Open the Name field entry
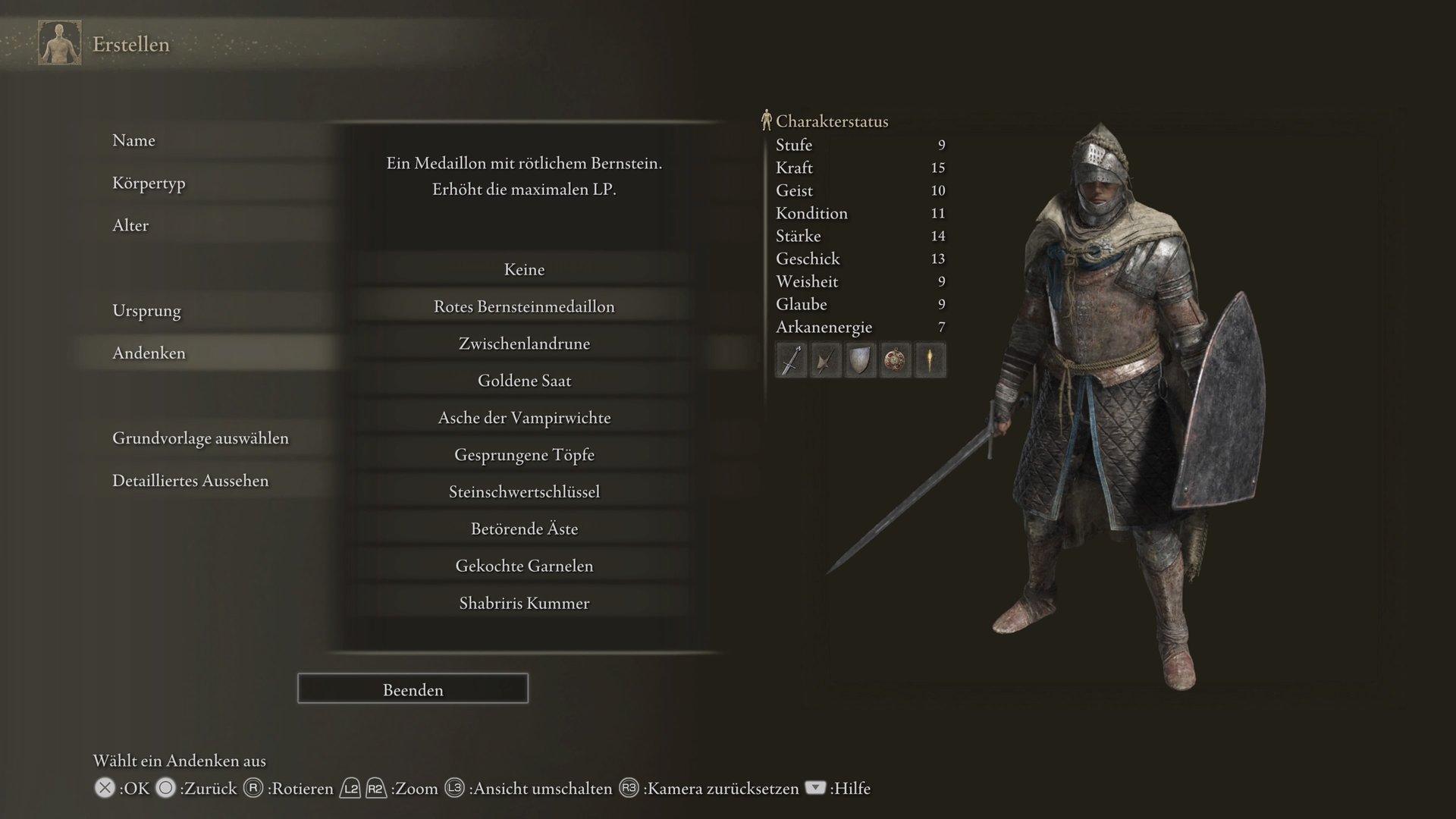The height and width of the screenshot is (819, 1456). (x=133, y=140)
